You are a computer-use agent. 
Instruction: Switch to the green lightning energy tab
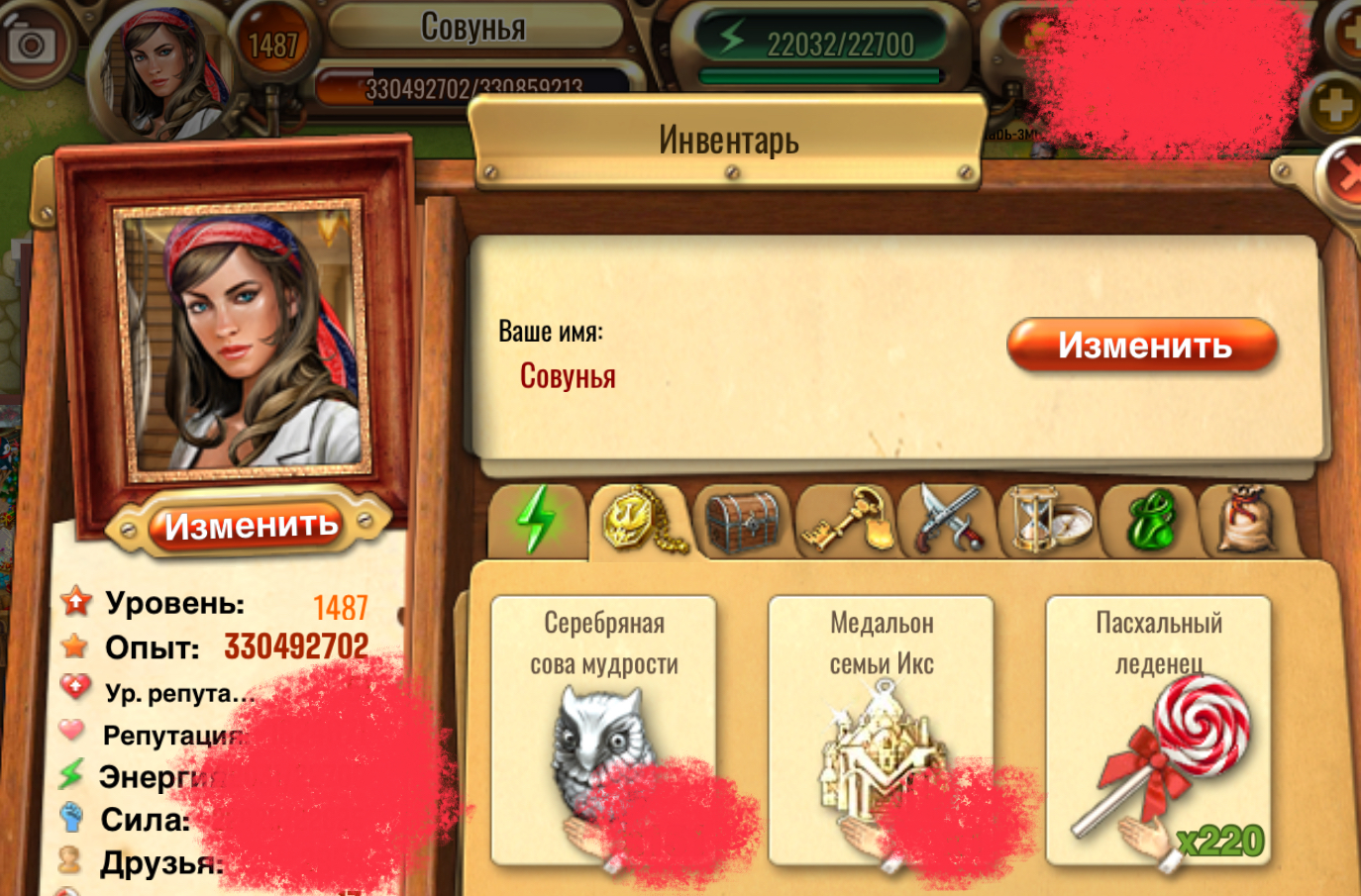[537, 519]
